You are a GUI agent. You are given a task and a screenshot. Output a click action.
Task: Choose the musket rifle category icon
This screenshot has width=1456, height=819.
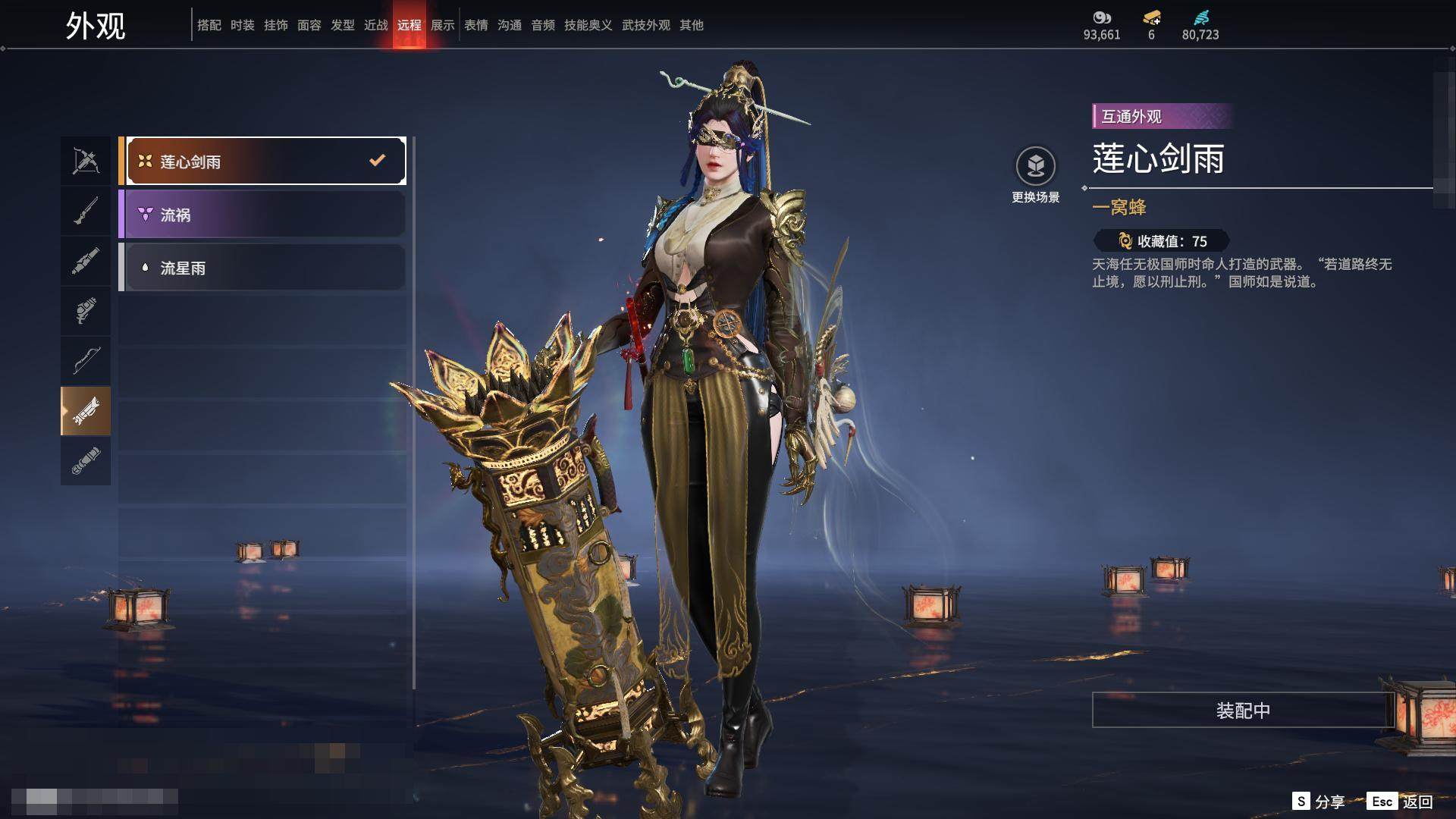tap(86, 211)
